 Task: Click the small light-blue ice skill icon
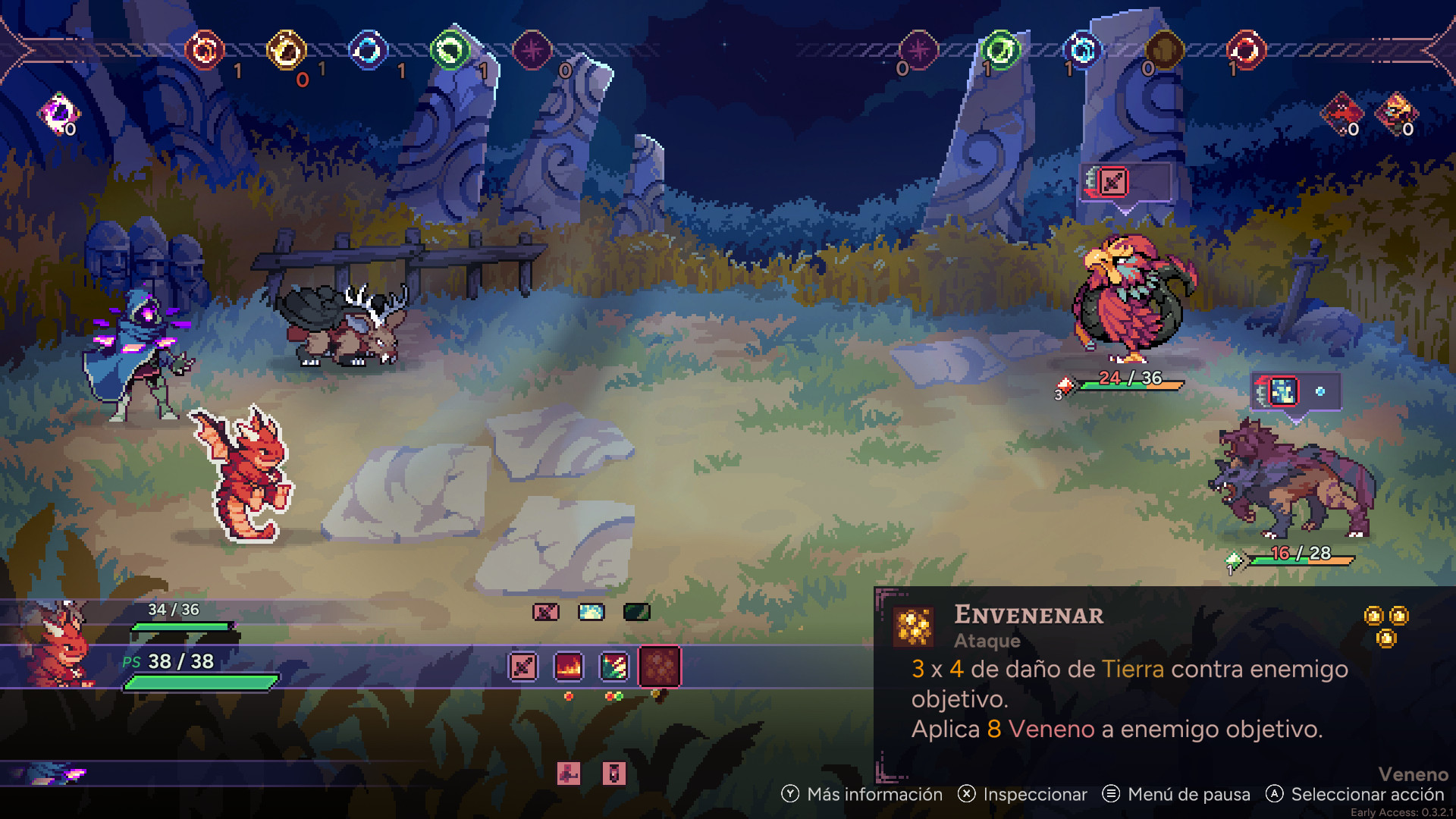coord(591,611)
